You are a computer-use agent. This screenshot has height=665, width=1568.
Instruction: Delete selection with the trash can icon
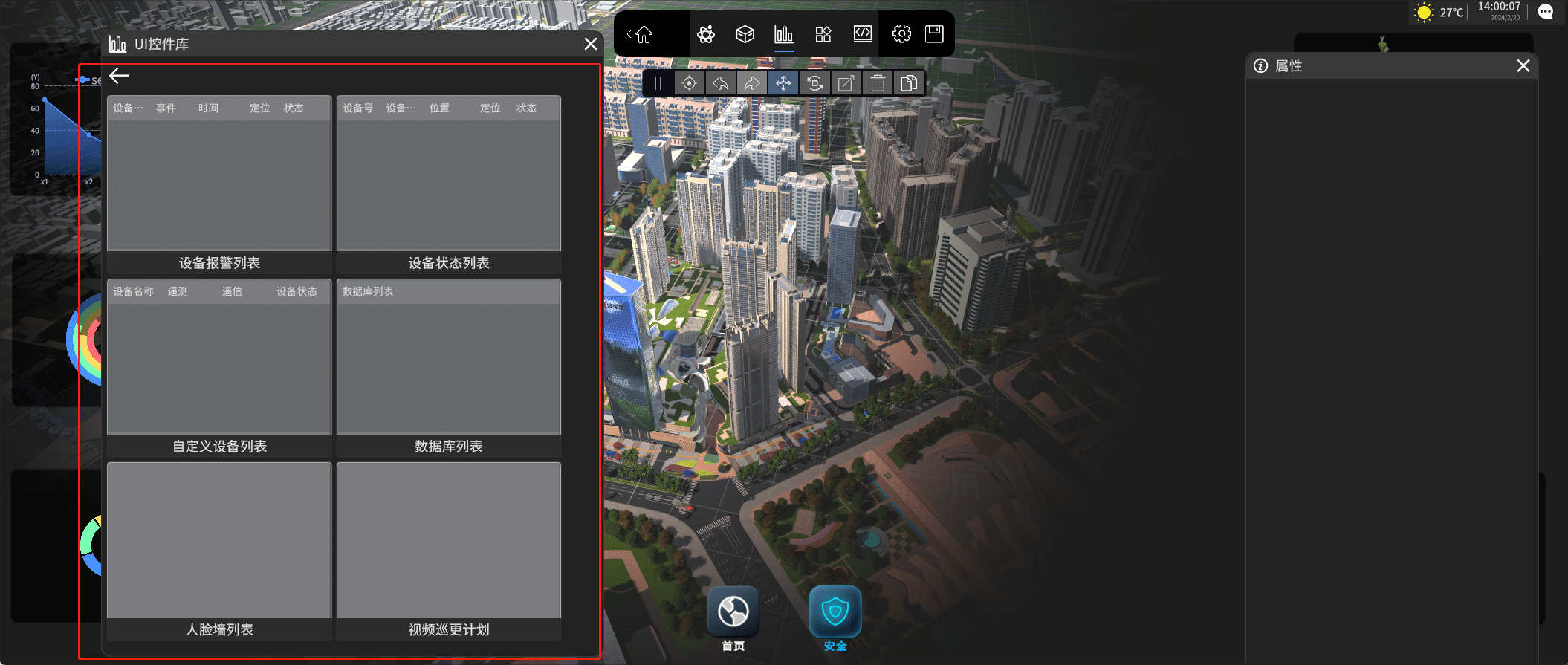(x=878, y=83)
